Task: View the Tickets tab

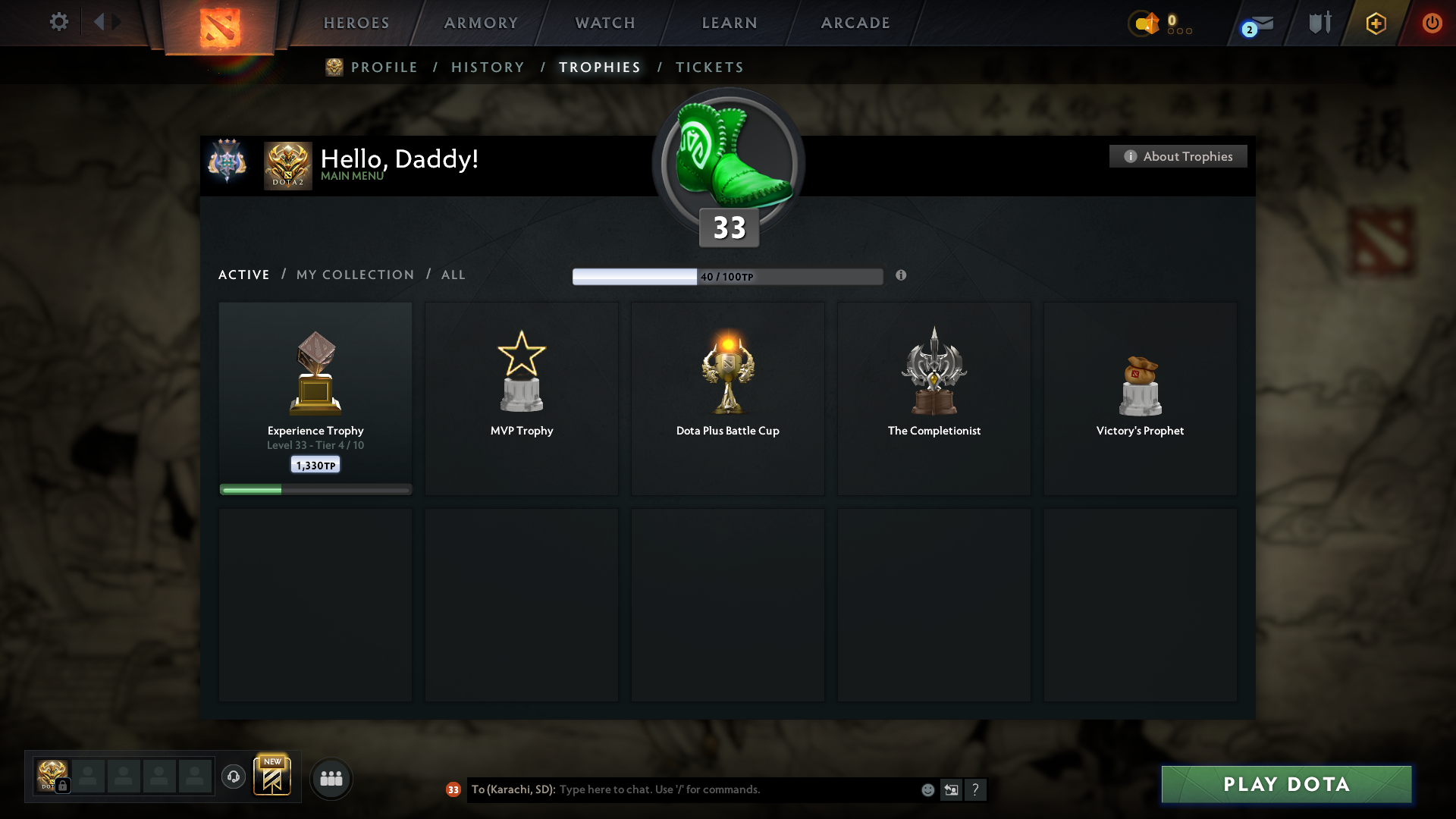Action: (x=709, y=67)
